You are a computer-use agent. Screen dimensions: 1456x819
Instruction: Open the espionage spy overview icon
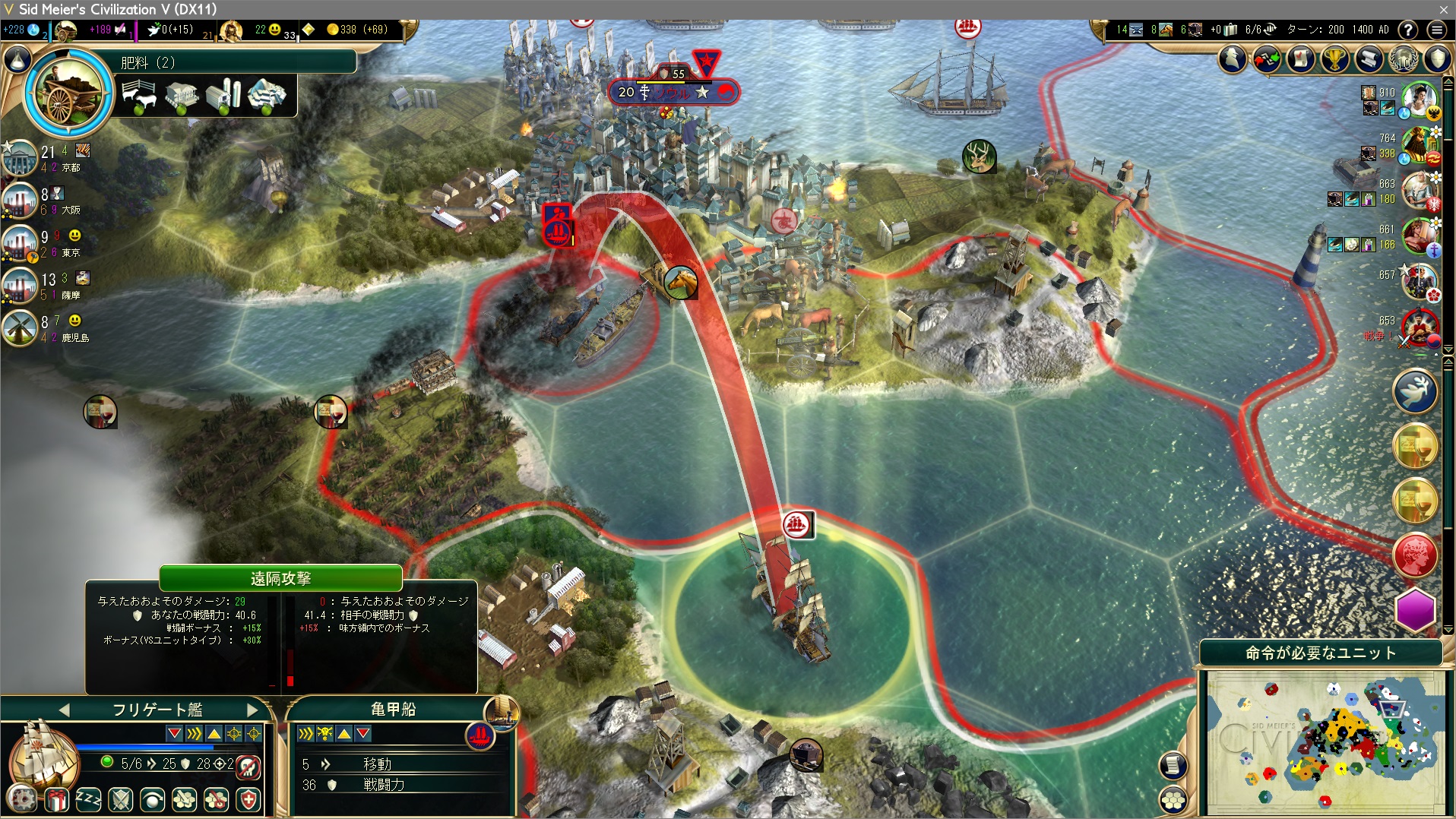(1233, 58)
